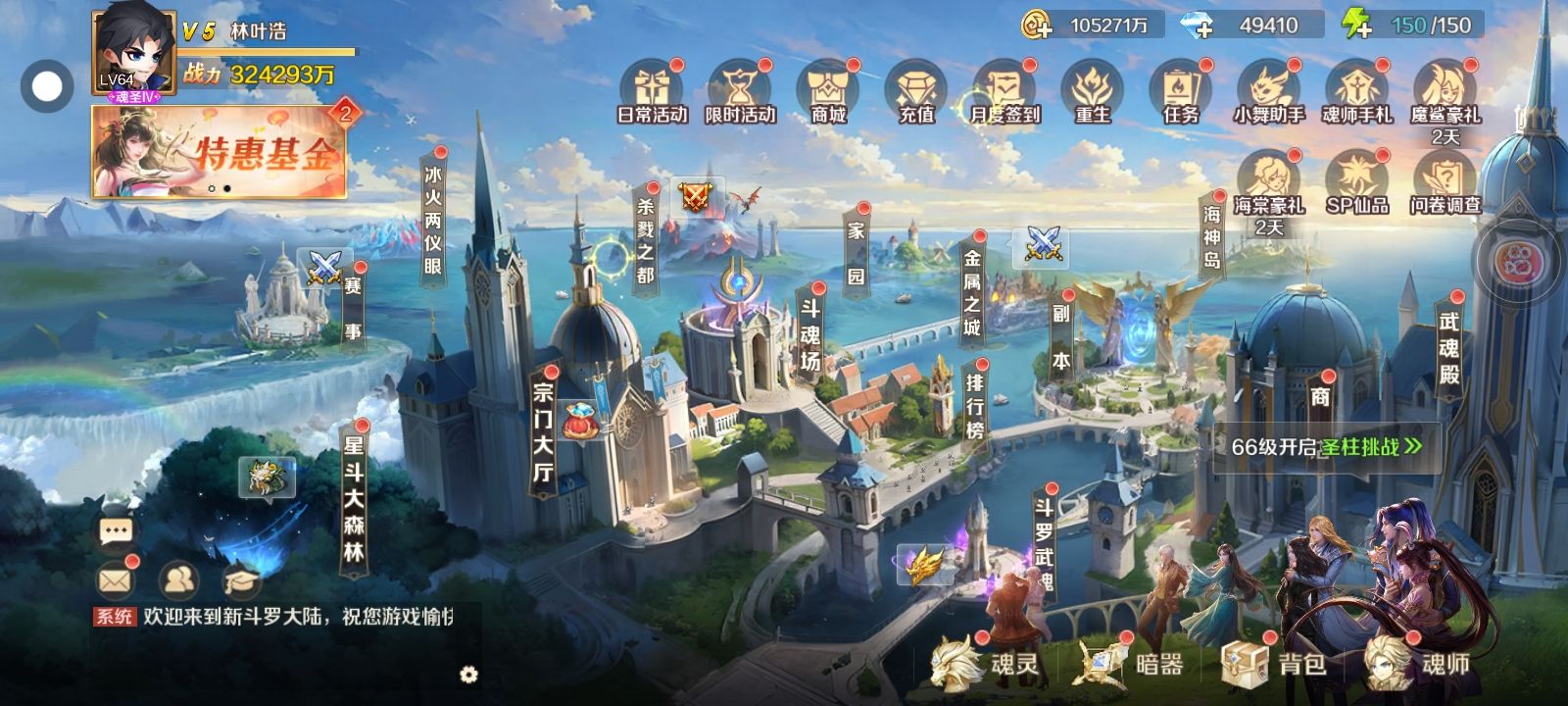Open the player avatar profile
This screenshot has width=1568, height=706.
click(x=133, y=51)
